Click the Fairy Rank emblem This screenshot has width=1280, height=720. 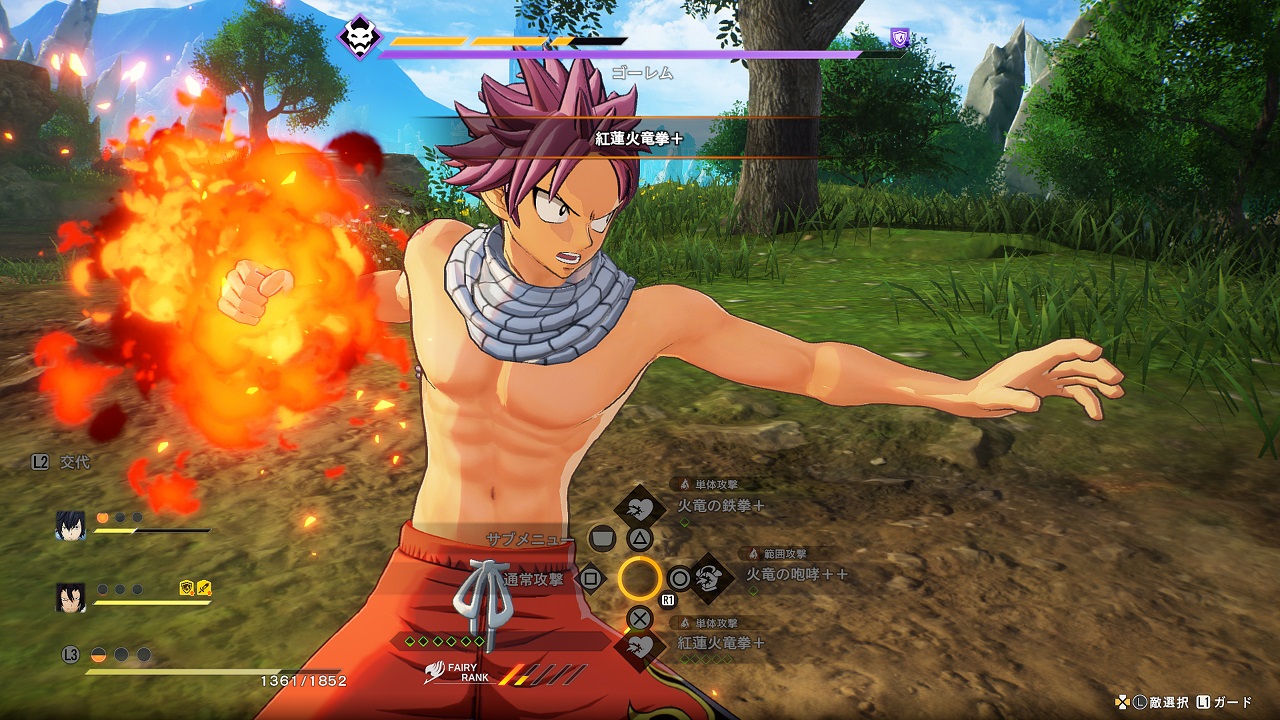(x=434, y=674)
